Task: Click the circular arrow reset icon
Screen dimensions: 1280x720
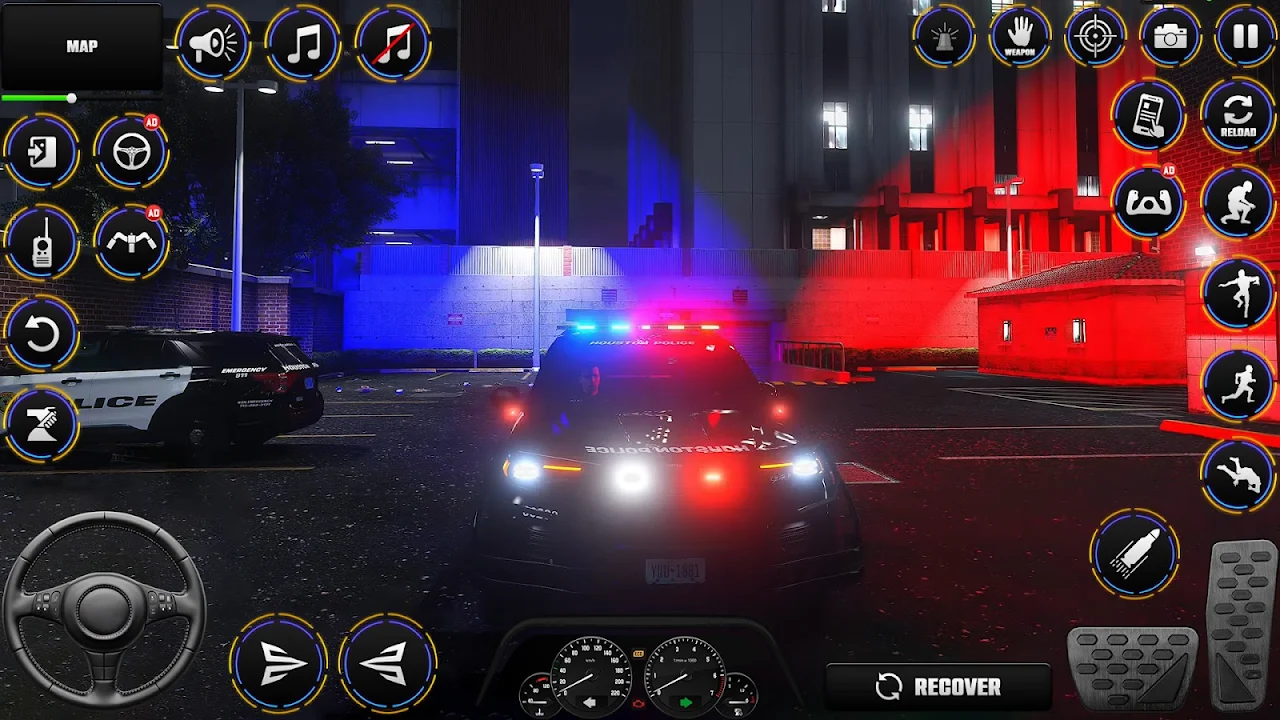Action: 41,334
